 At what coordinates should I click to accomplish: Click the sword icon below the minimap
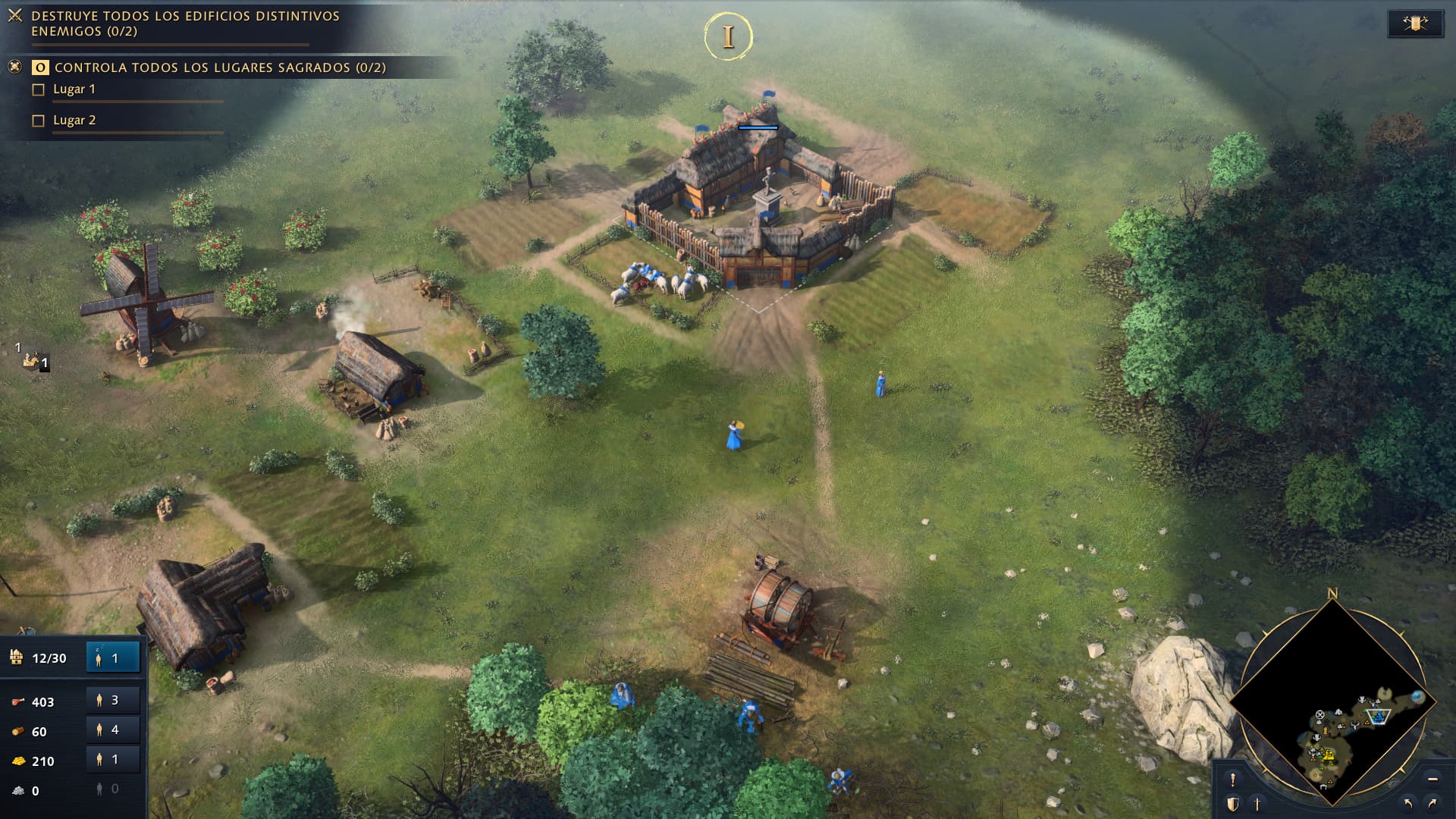(x=1257, y=804)
